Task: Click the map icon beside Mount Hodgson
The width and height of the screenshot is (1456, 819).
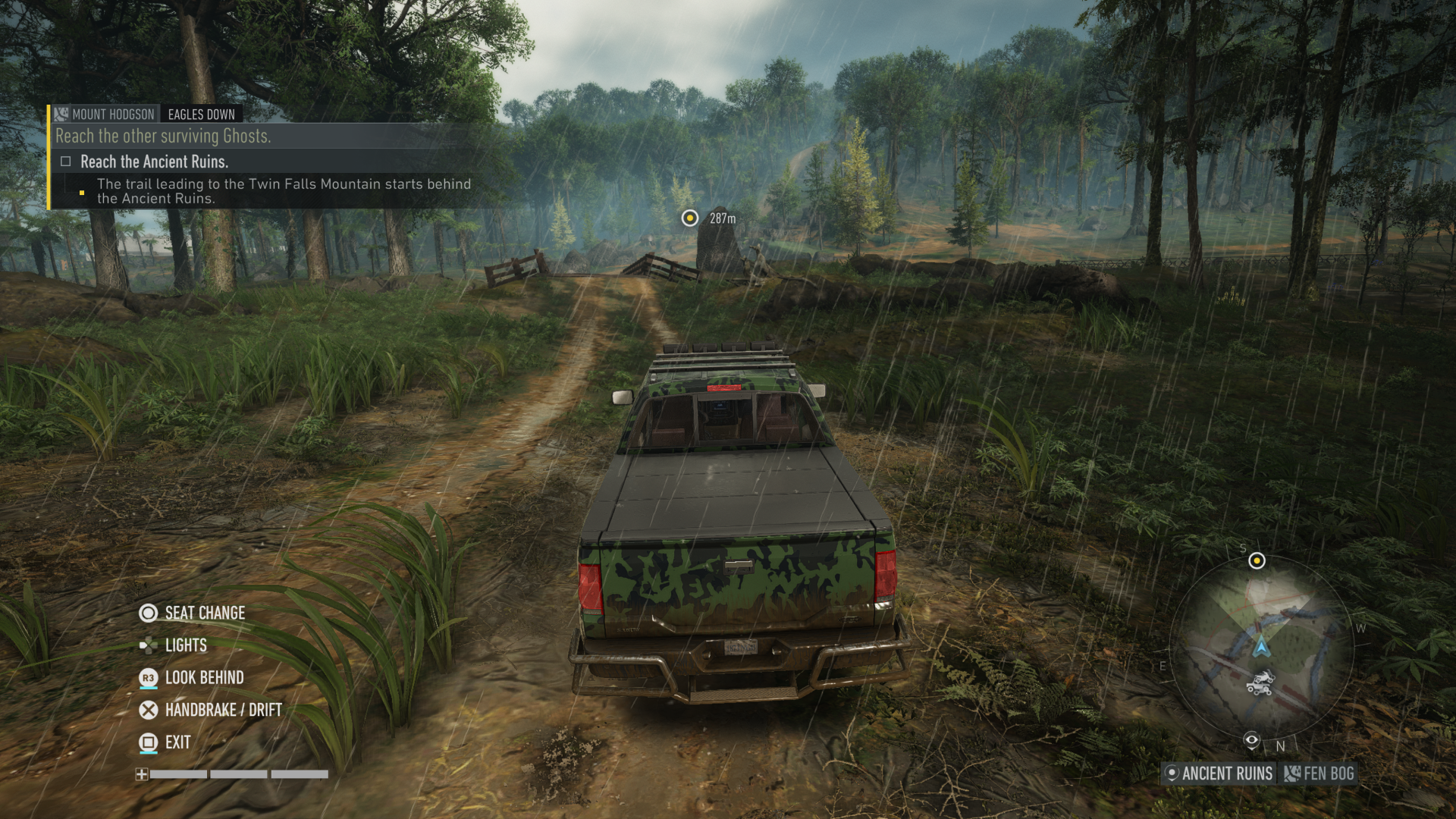Action: click(62, 114)
